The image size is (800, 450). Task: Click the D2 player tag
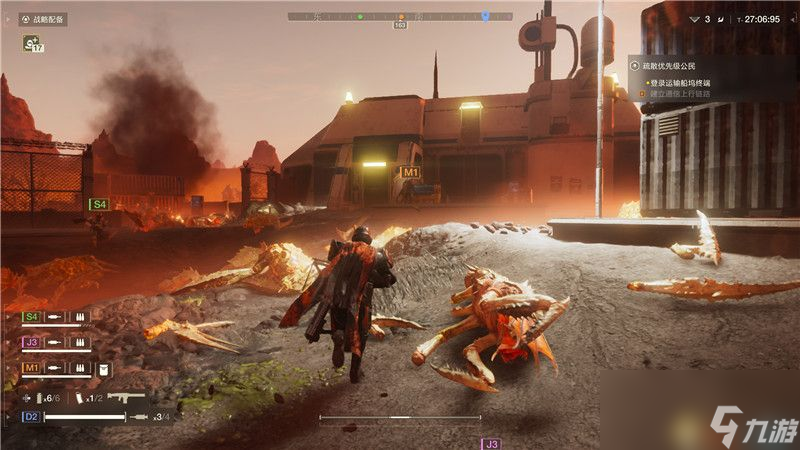31,416
